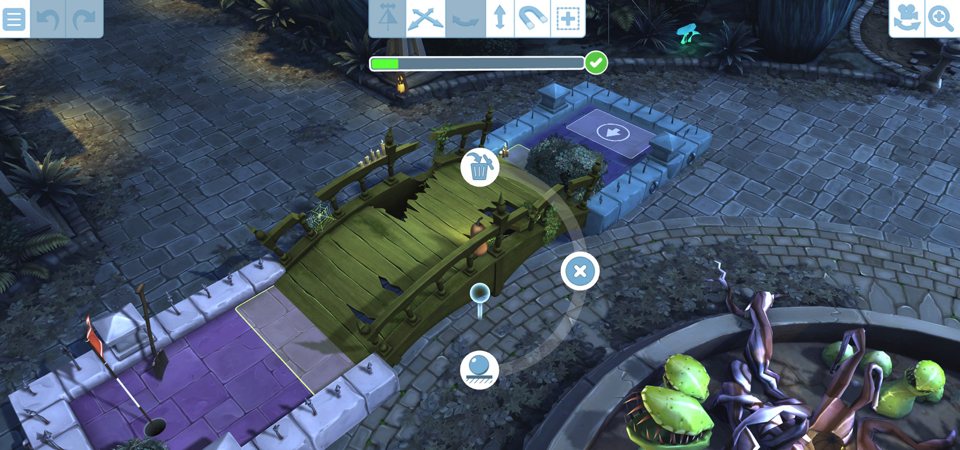Select the ball-on-surface radial option
The image size is (960, 450).
point(479,369)
